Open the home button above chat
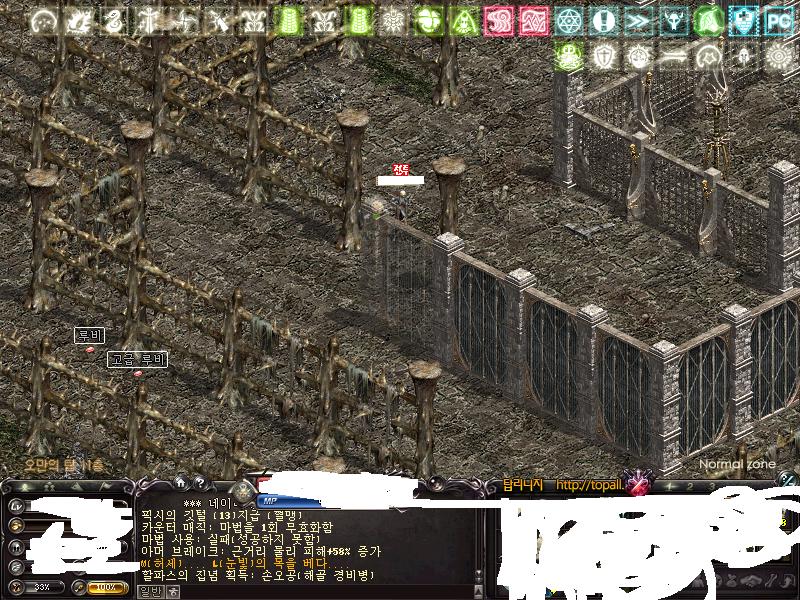Image resolution: width=800 pixels, height=600 pixels. coord(181,482)
